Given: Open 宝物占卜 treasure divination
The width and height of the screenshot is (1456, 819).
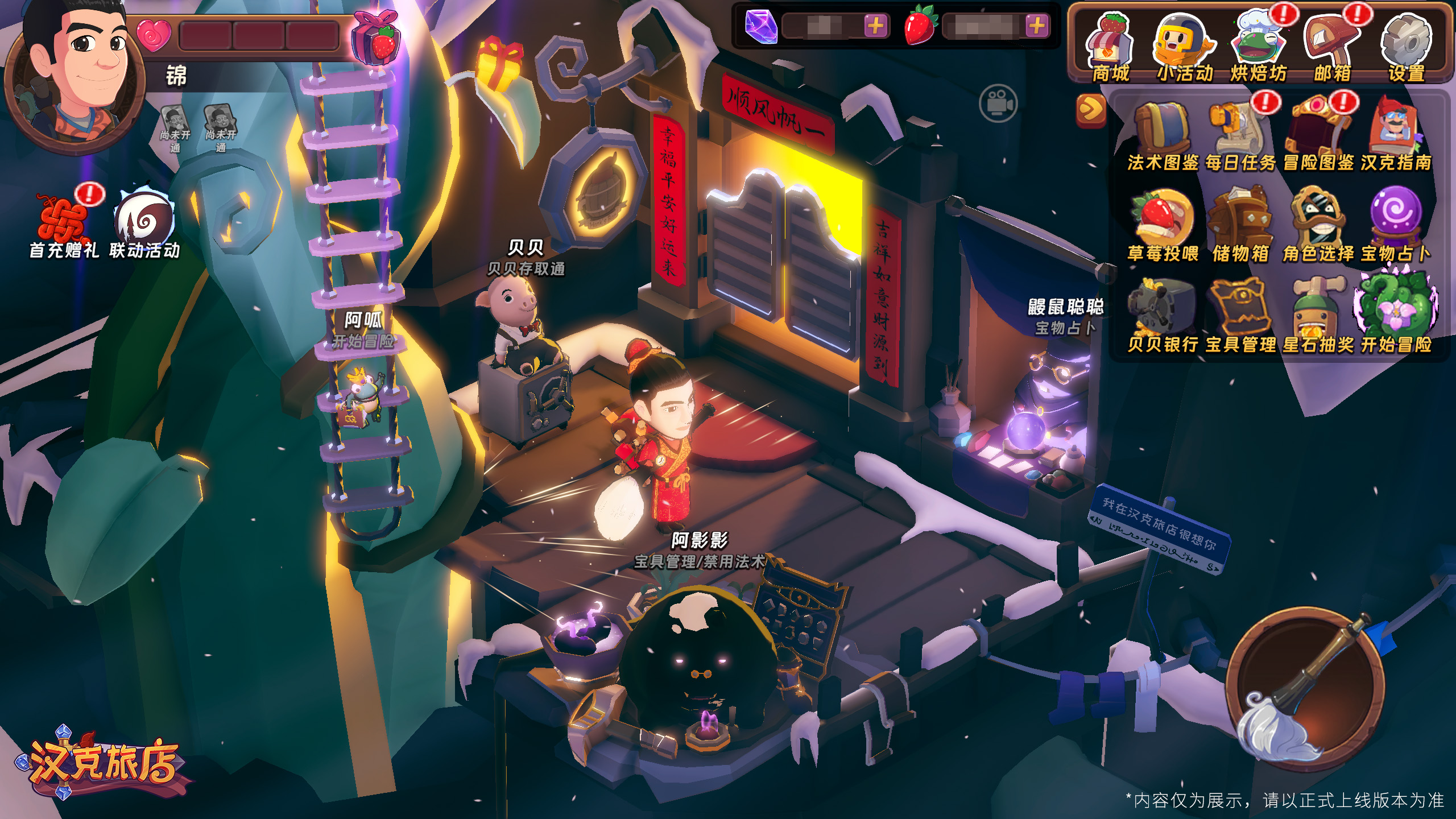Looking at the screenshot, I should [1396, 226].
